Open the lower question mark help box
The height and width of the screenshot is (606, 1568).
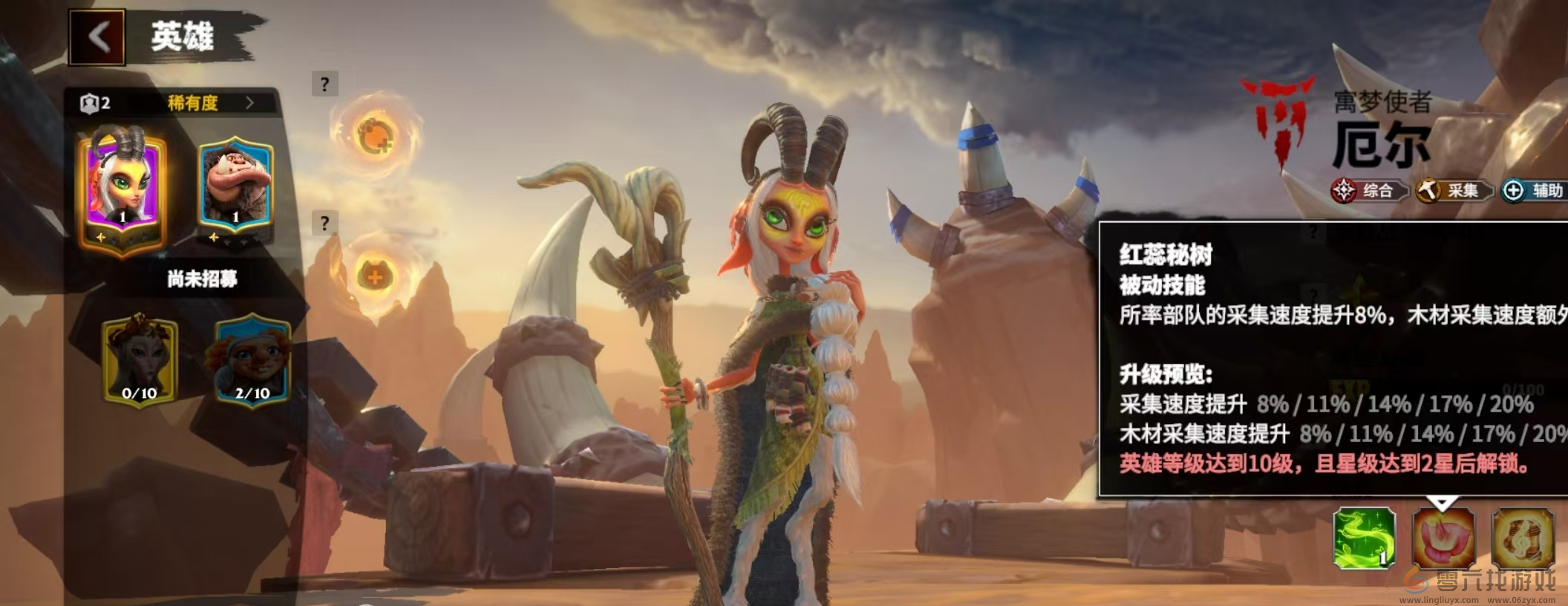coord(324,224)
